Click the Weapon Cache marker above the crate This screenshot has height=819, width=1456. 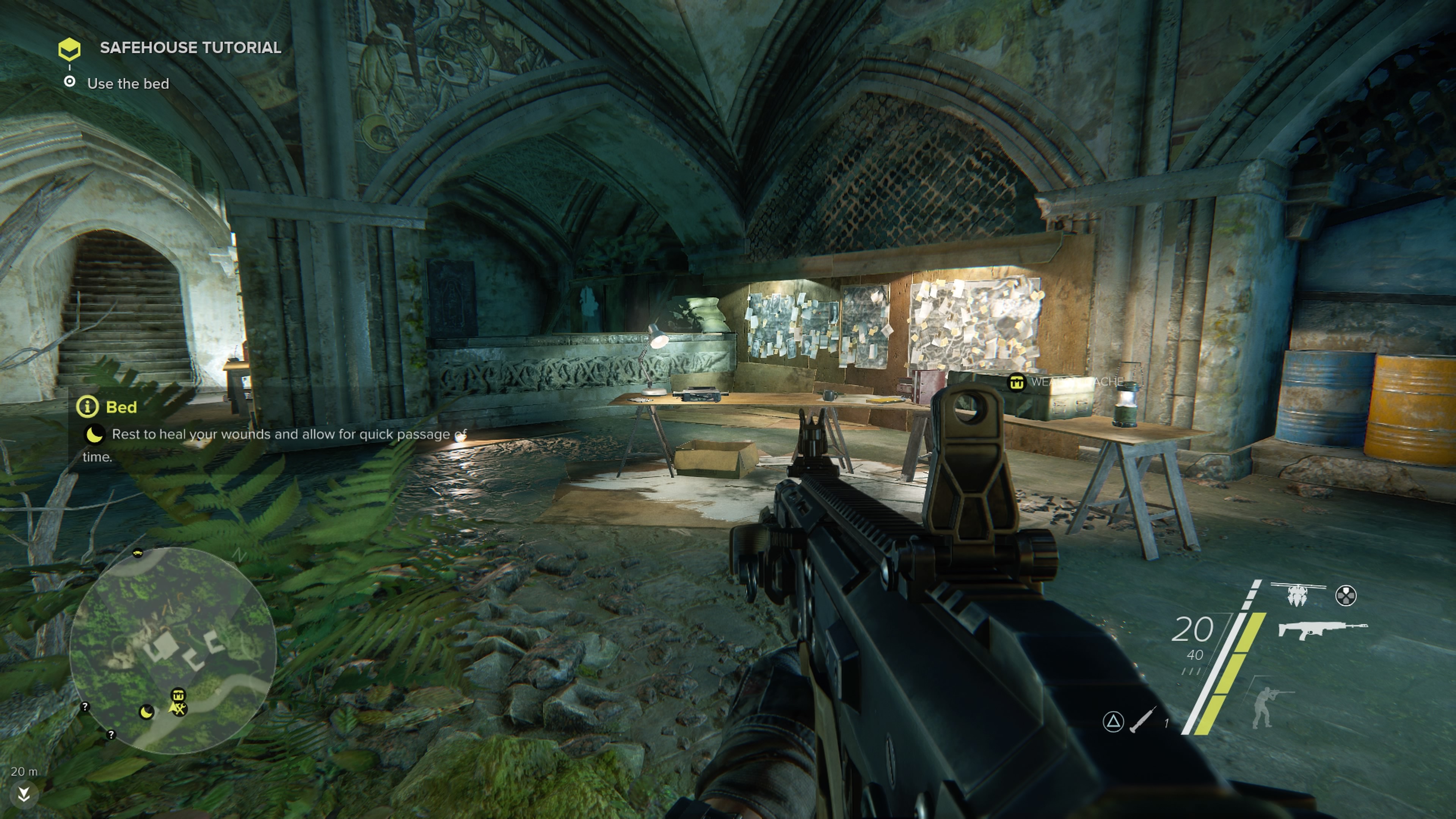tap(1016, 382)
